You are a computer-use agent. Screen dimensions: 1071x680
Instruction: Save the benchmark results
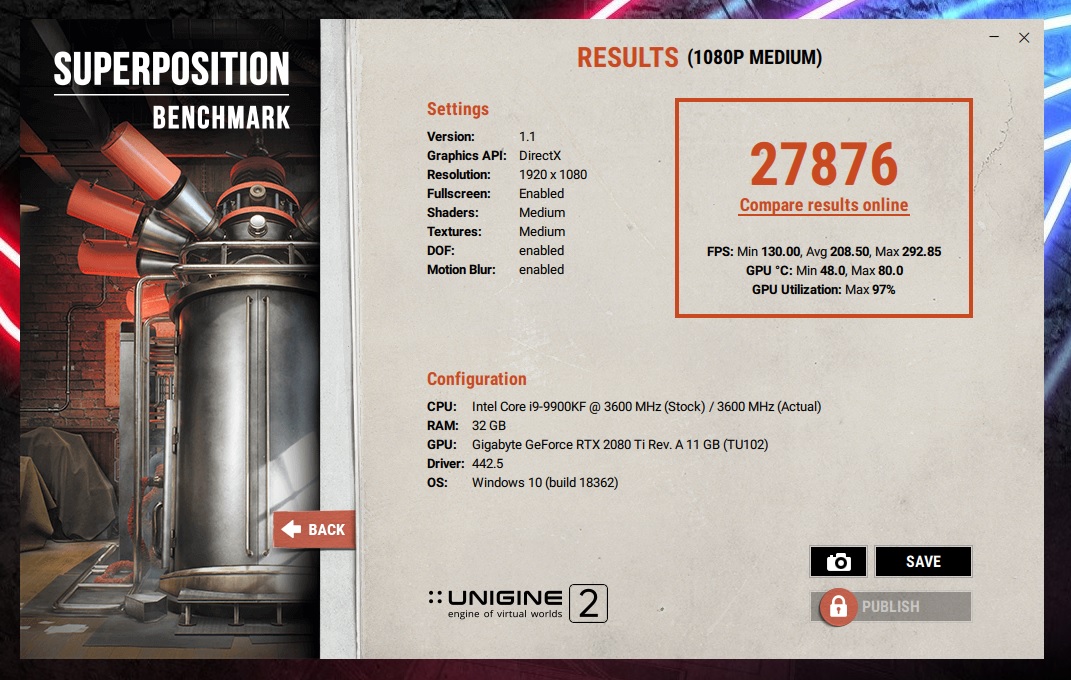coord(923,562)
